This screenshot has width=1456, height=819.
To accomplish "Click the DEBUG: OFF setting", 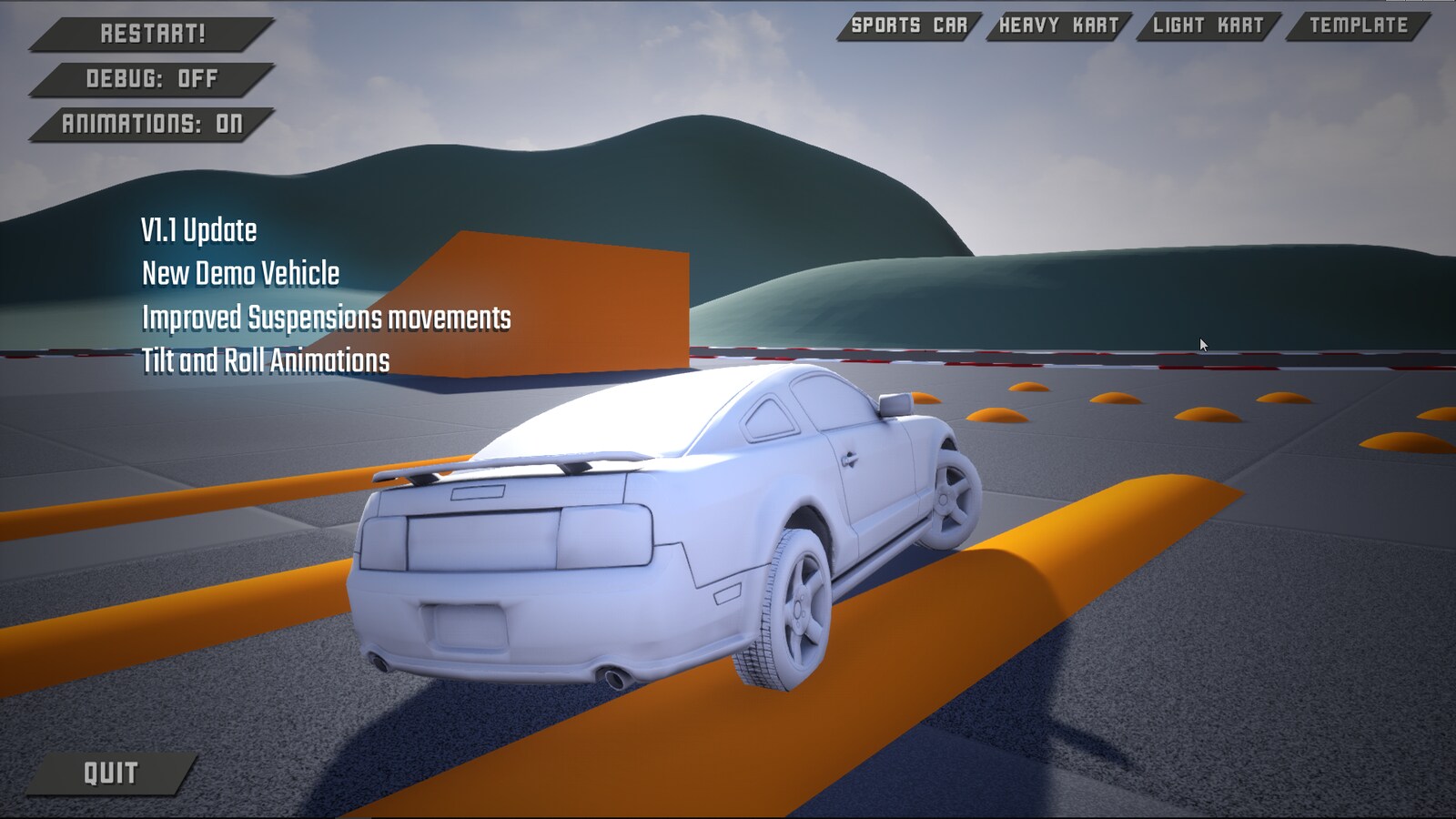I will [146, 80].
